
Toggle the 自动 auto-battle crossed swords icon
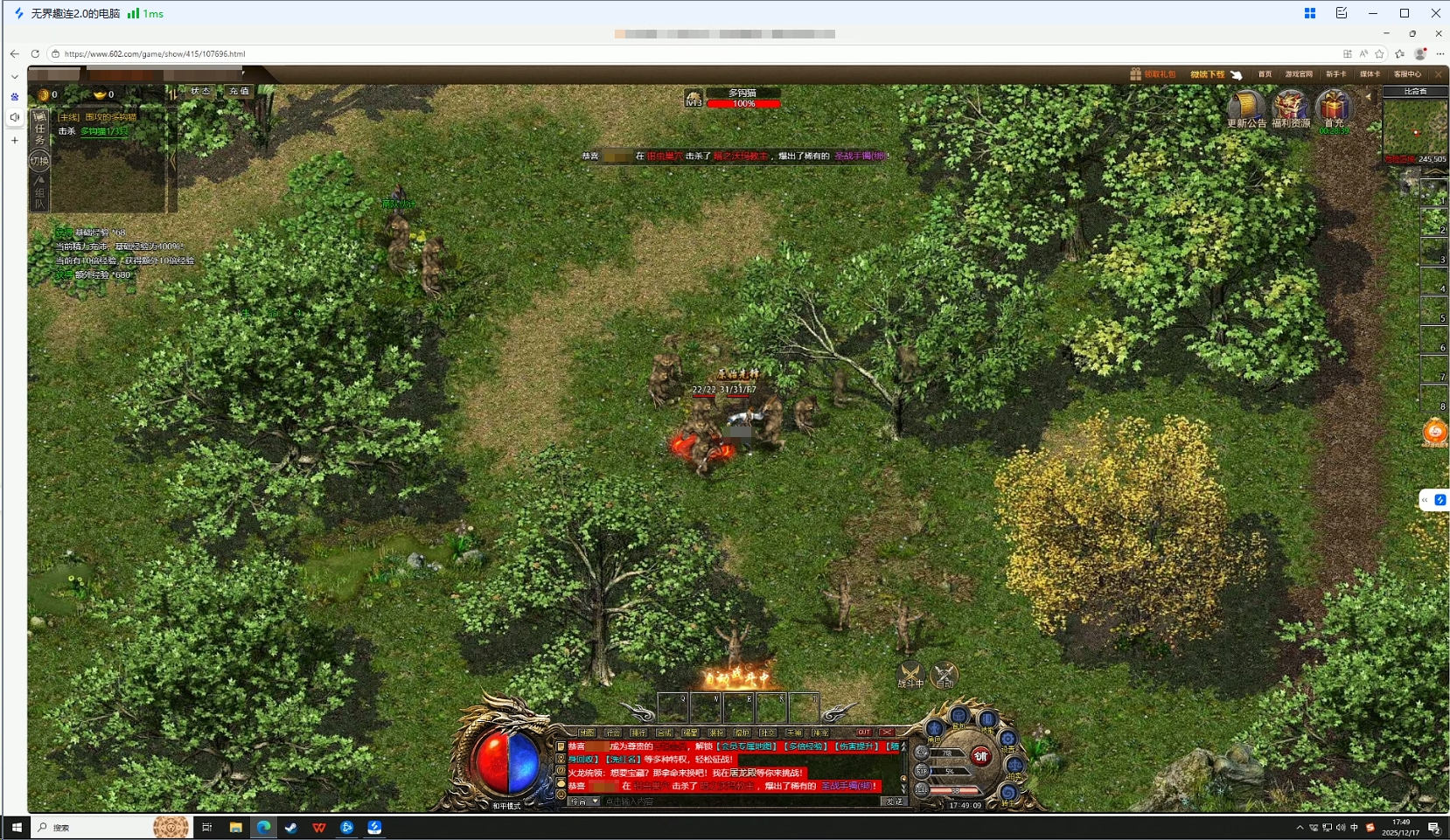tap(945, 675)
